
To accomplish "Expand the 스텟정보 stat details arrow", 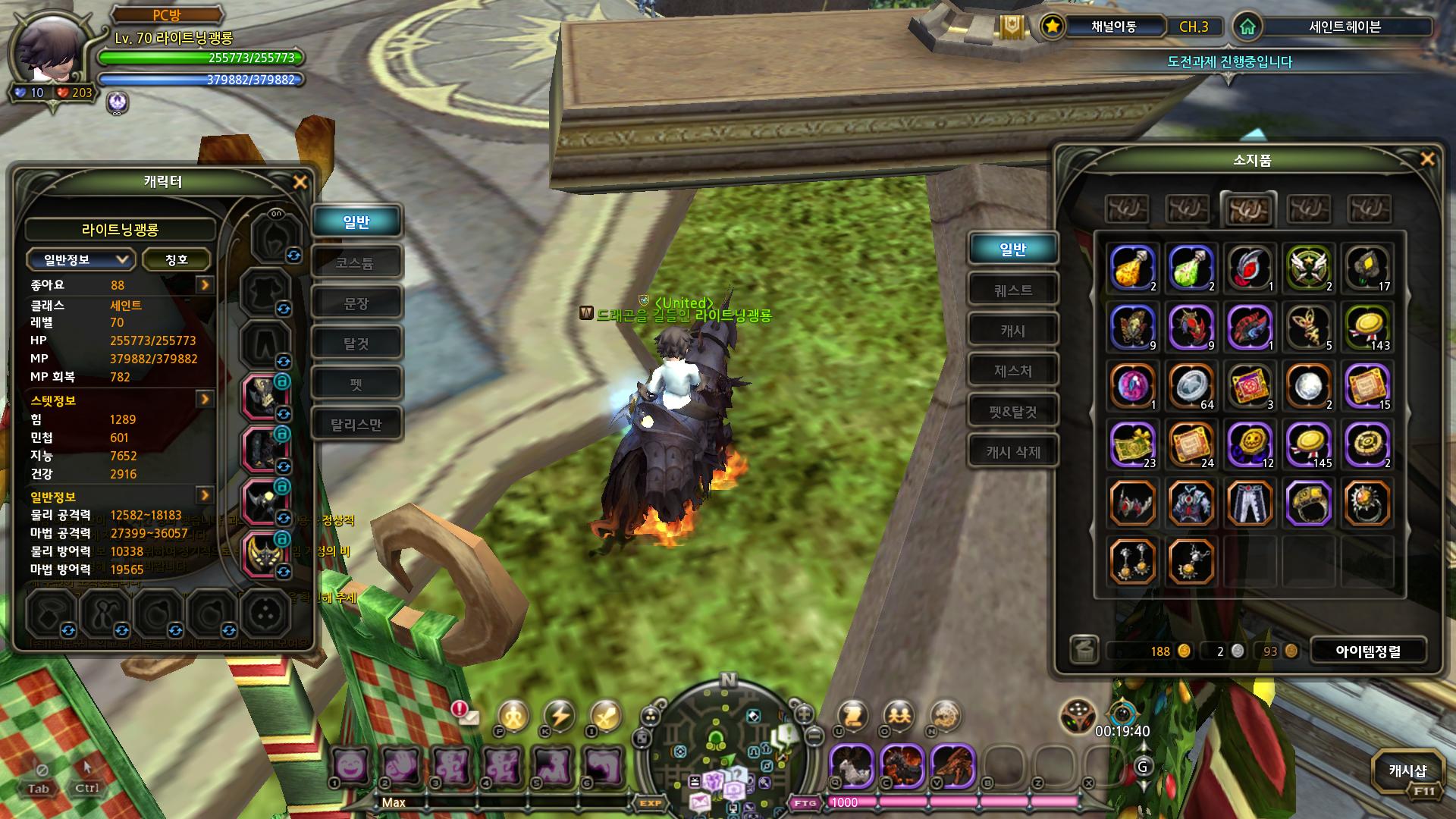I will click(205, 400).
